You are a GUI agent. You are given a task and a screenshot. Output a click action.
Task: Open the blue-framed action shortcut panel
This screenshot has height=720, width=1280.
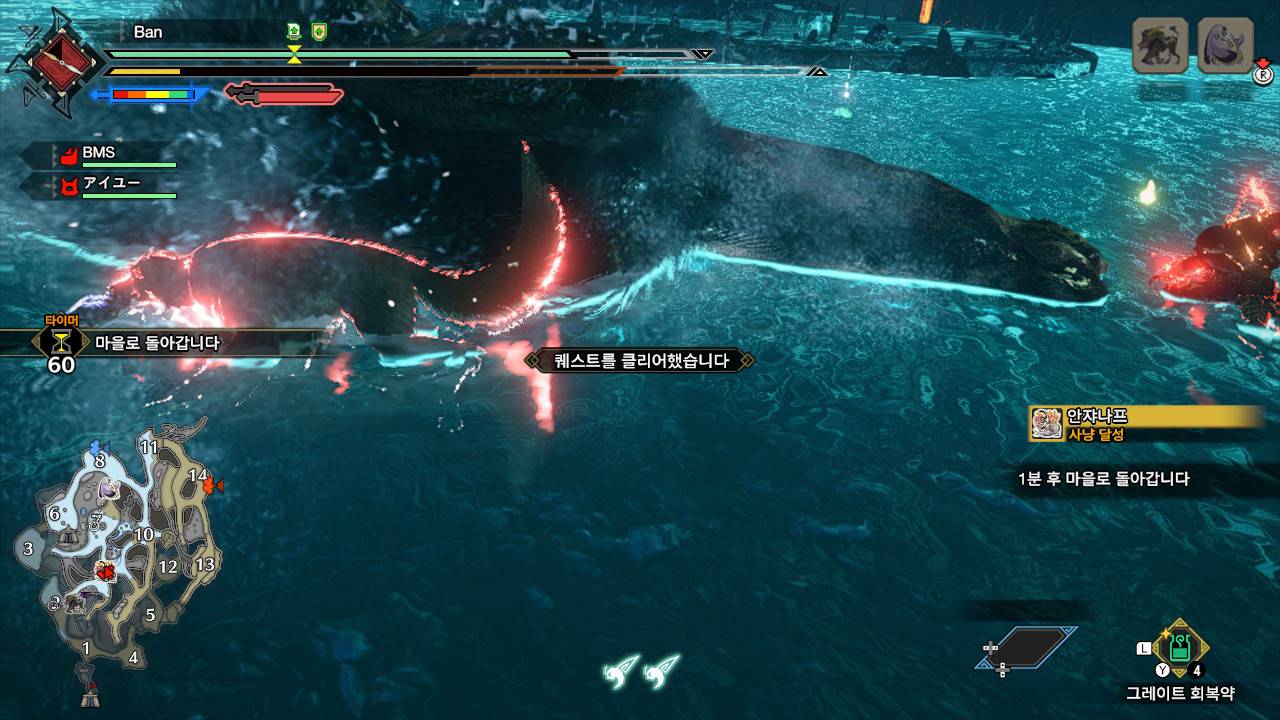tap(1027, 647)
